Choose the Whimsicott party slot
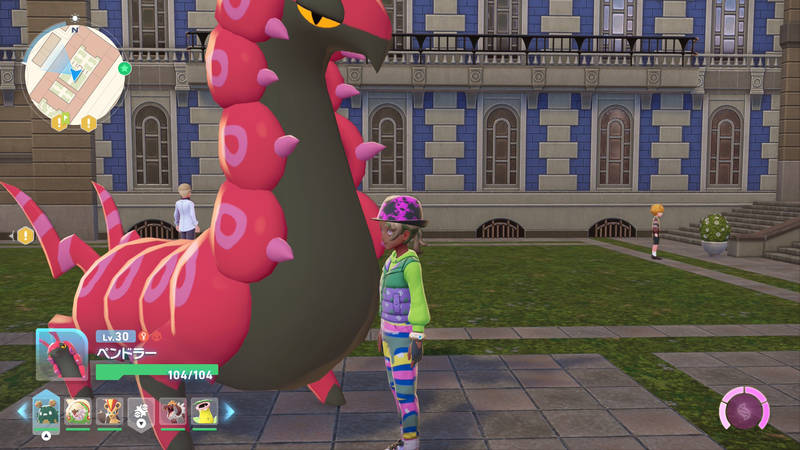The image size is (800, 450). click(x=77, y=411)
